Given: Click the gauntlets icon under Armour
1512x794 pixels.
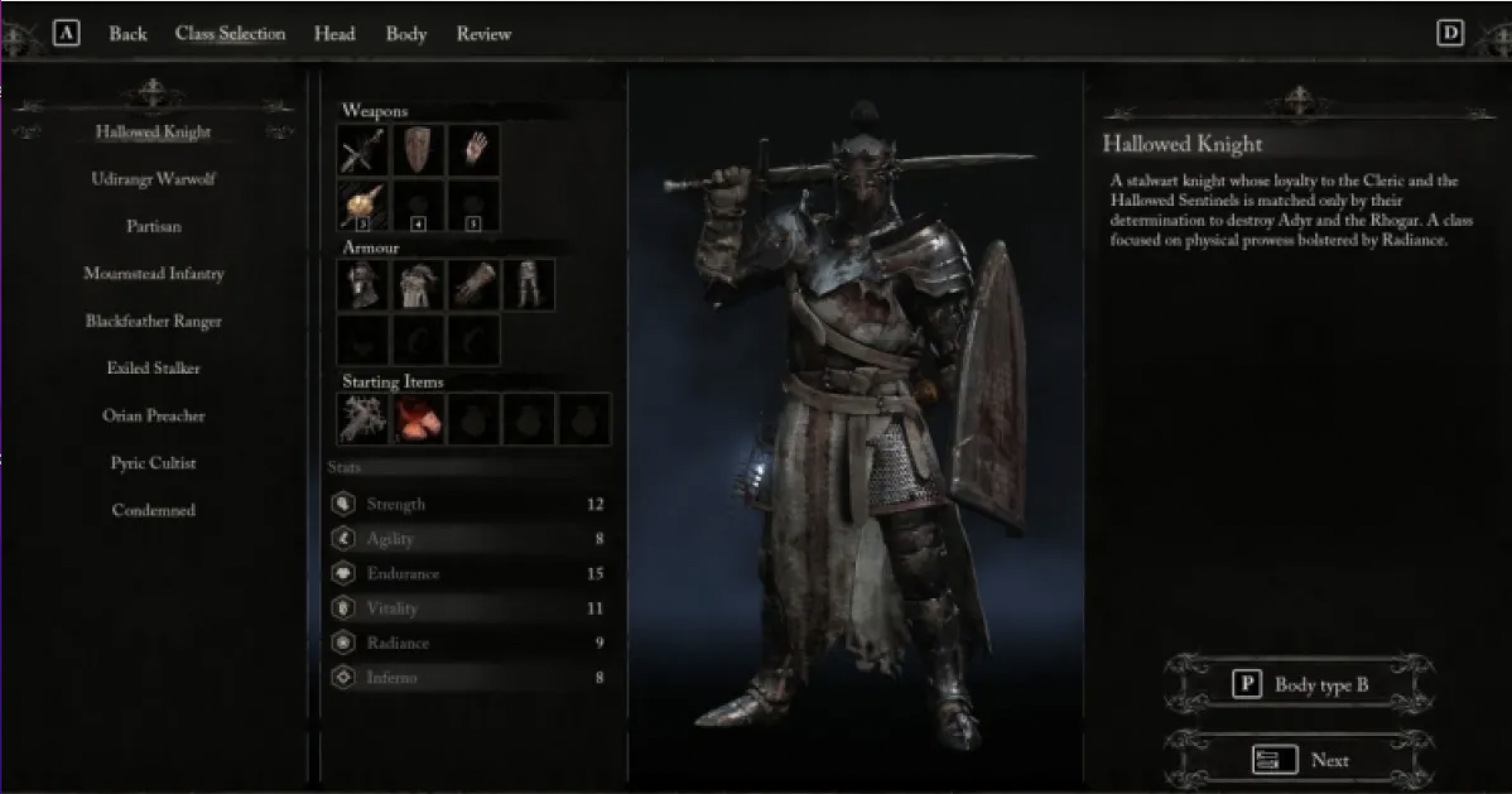Looking at the screenshot, I should click(474, 285).
